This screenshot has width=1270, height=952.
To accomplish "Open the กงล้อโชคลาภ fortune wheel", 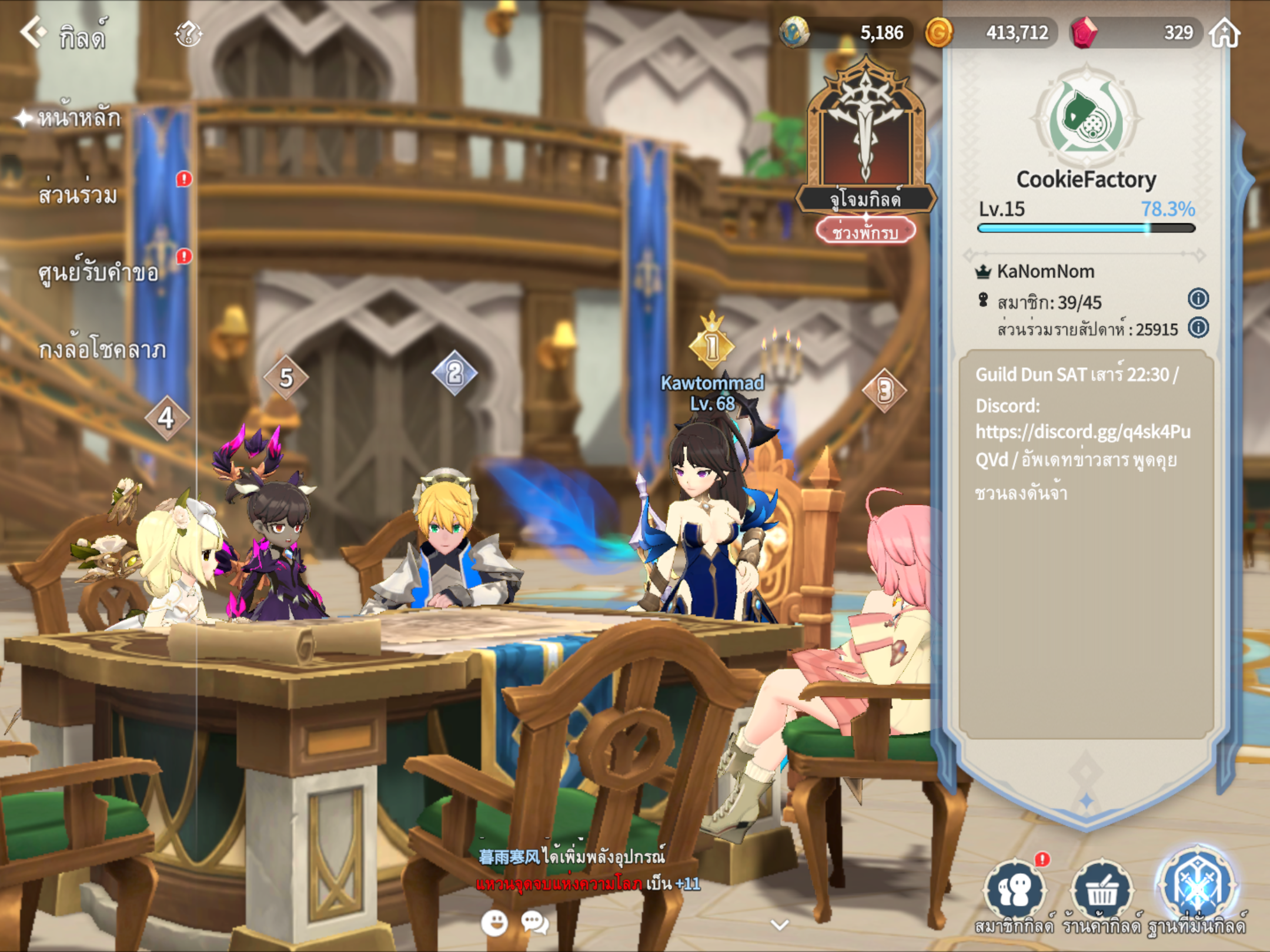I will click(102, 350).
